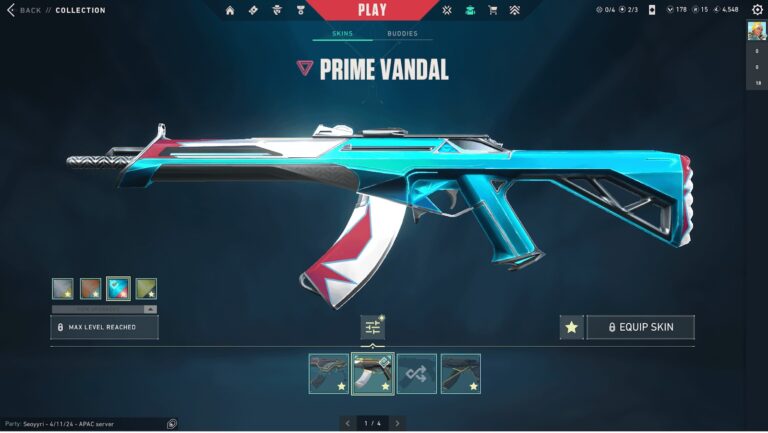Pick the yellow-green color variant swatch

click(146, 289)
